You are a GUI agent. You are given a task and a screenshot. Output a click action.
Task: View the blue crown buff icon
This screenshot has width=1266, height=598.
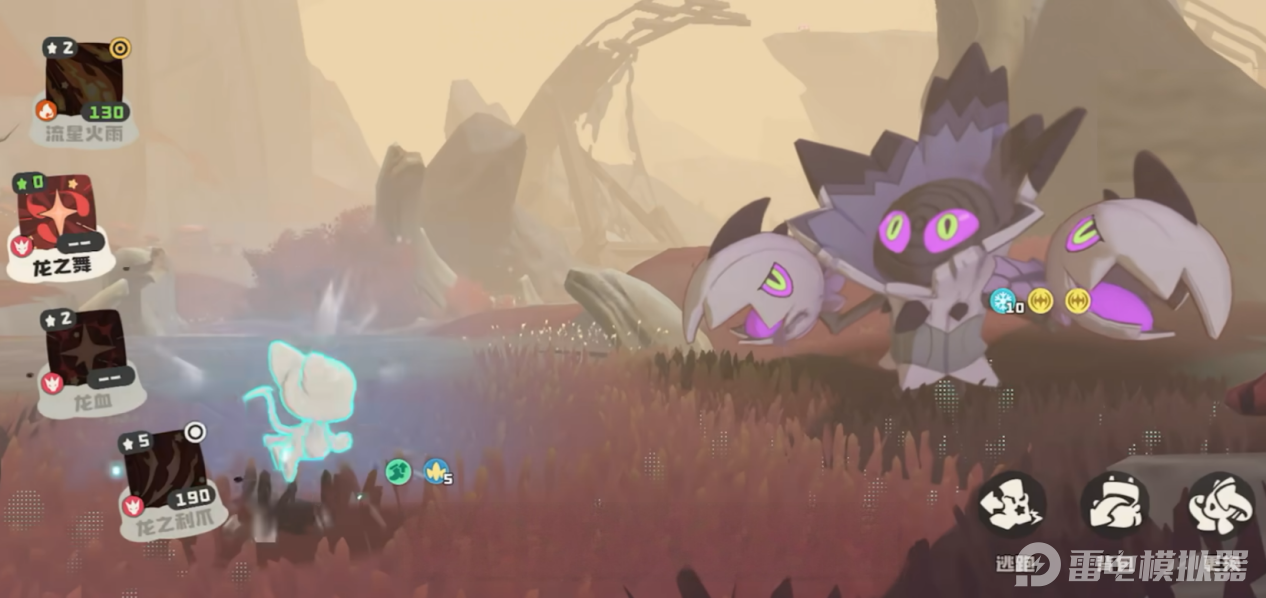(435, 470)
